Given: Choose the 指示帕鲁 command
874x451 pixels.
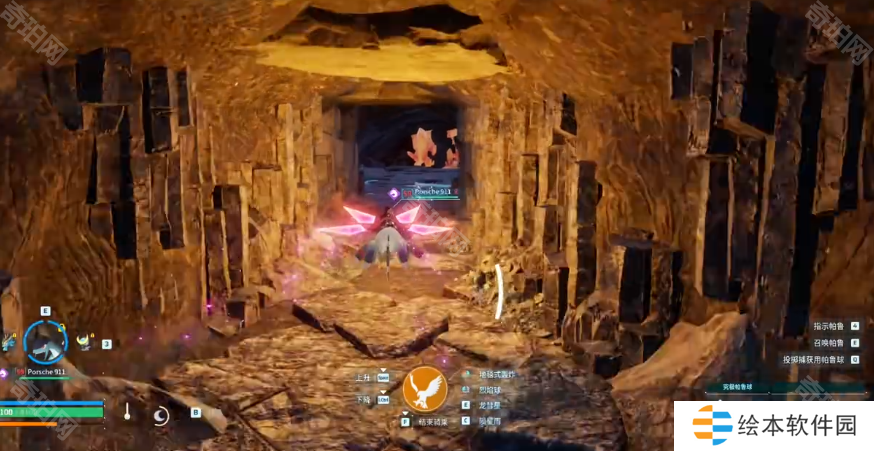Looking at the screenshot, I should click(x=829, y=326).
